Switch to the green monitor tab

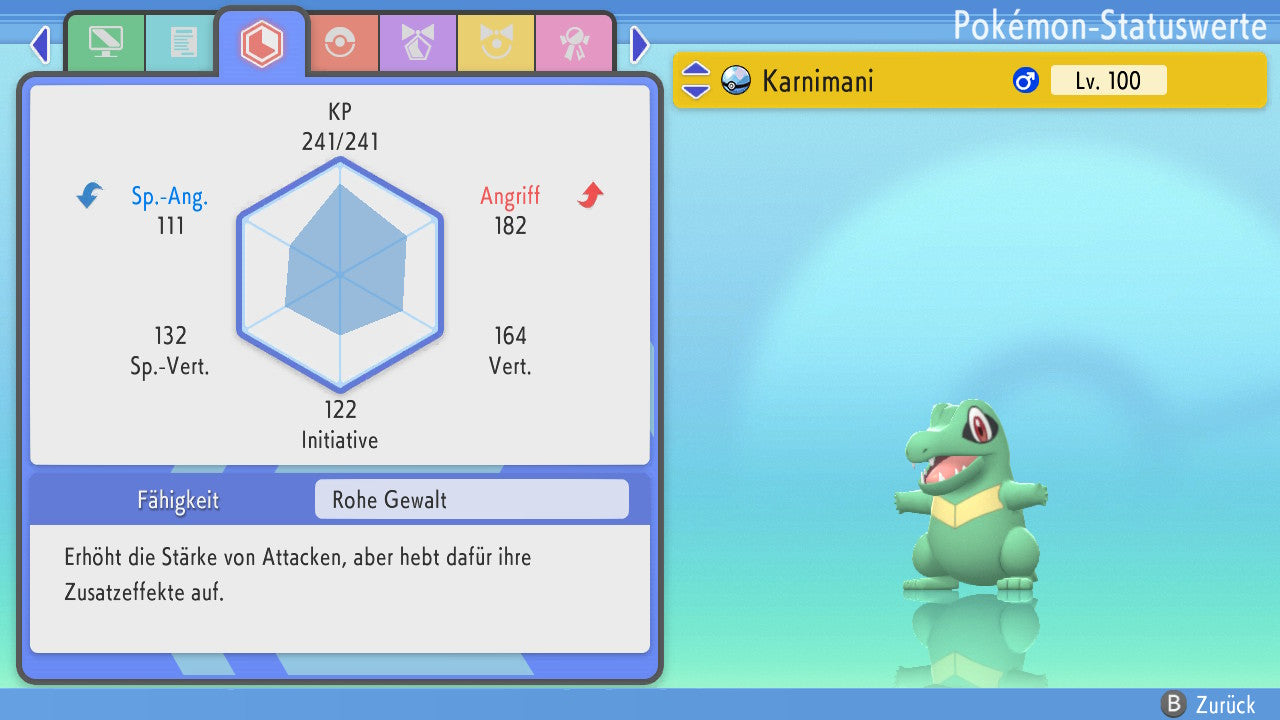105,43
